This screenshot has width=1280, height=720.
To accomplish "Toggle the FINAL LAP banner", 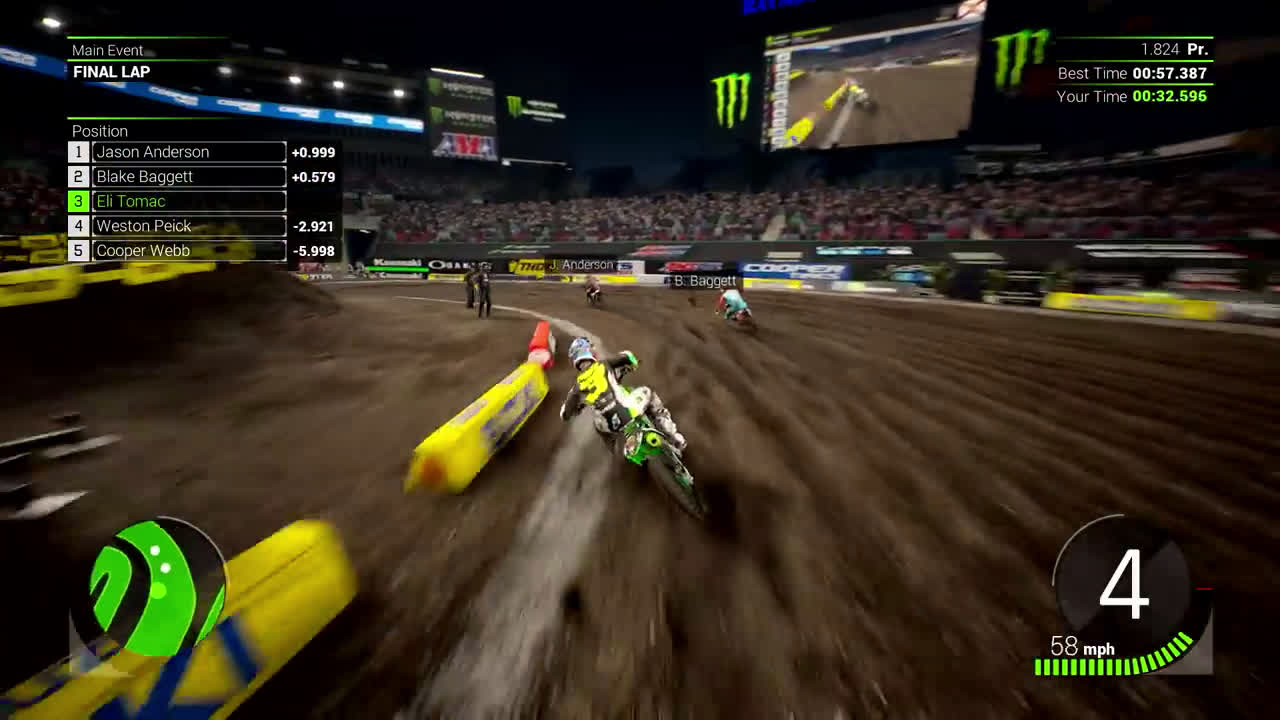I will point(110,71).
